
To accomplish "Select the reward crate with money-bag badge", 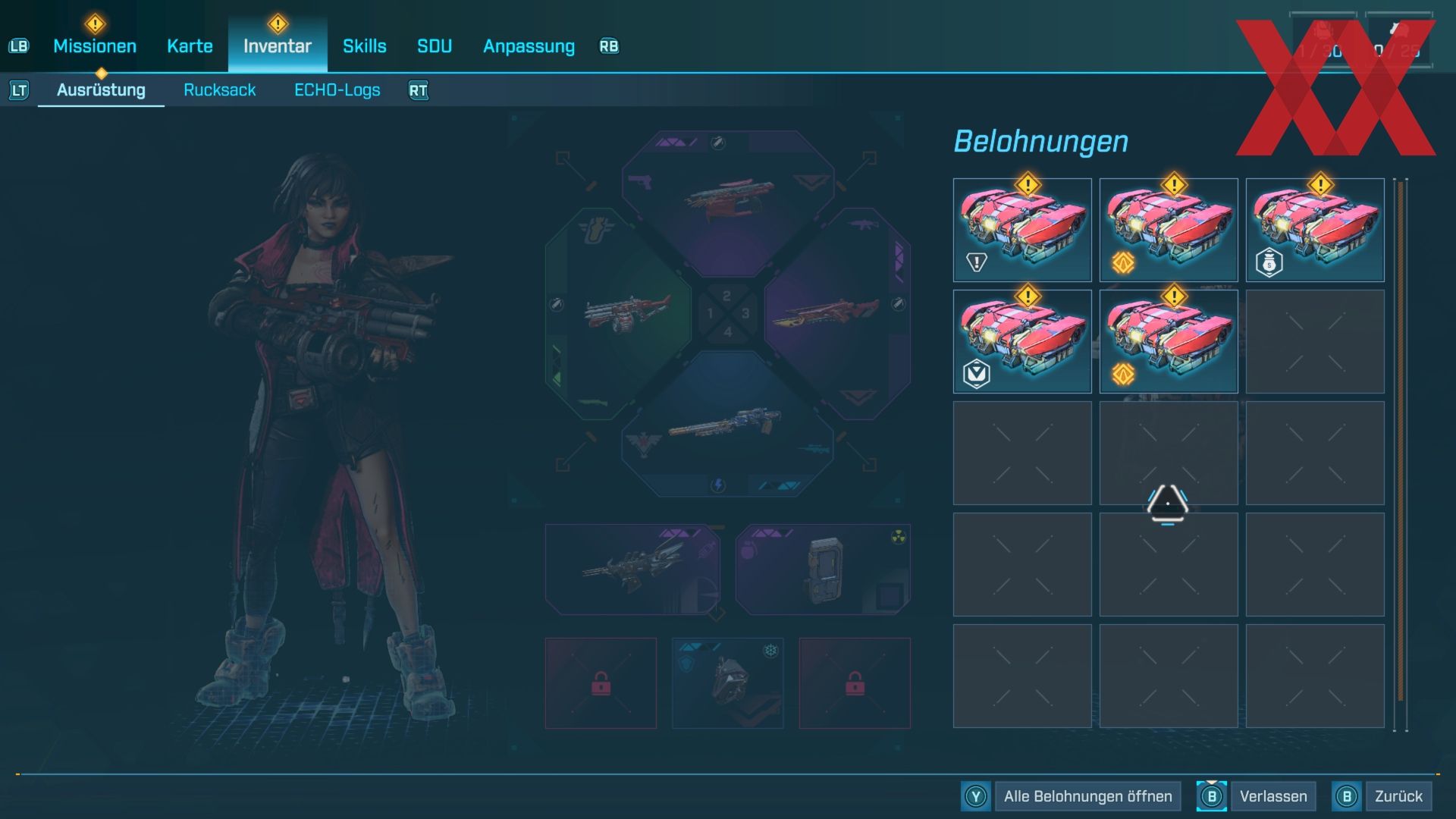I will click(x=1314, y=230).
